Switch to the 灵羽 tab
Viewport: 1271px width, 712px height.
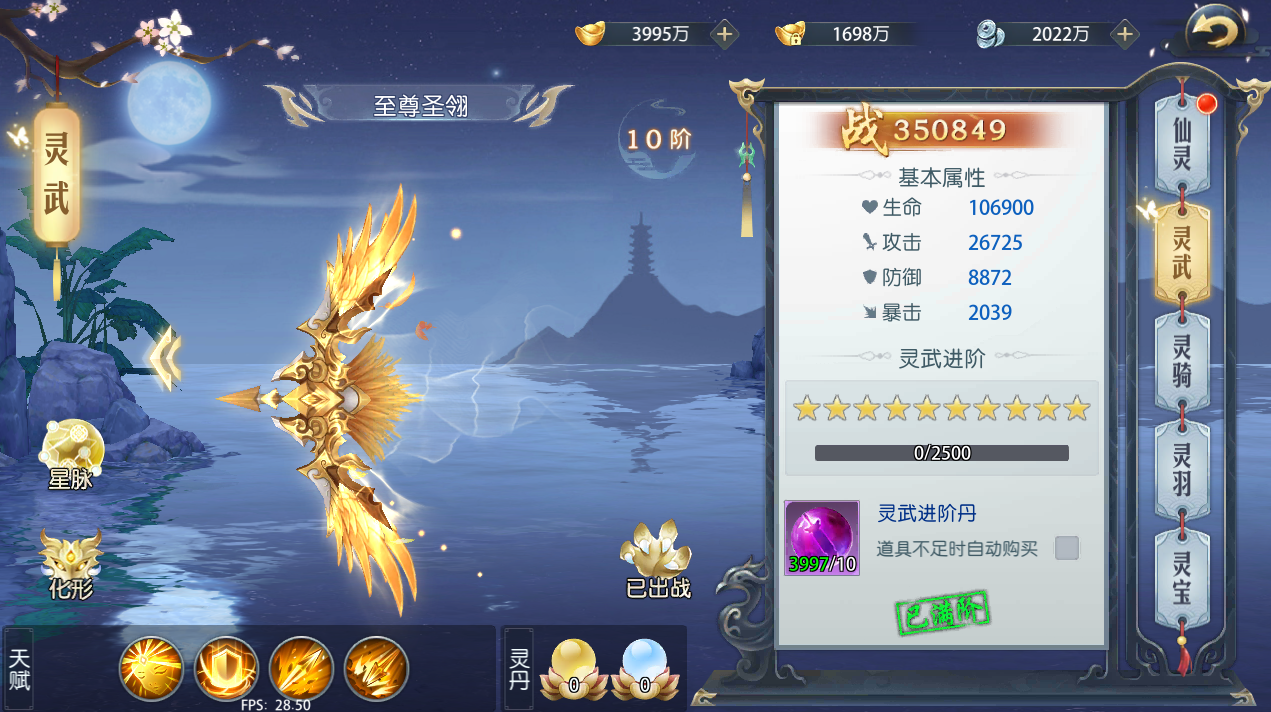click(1182, 470)
